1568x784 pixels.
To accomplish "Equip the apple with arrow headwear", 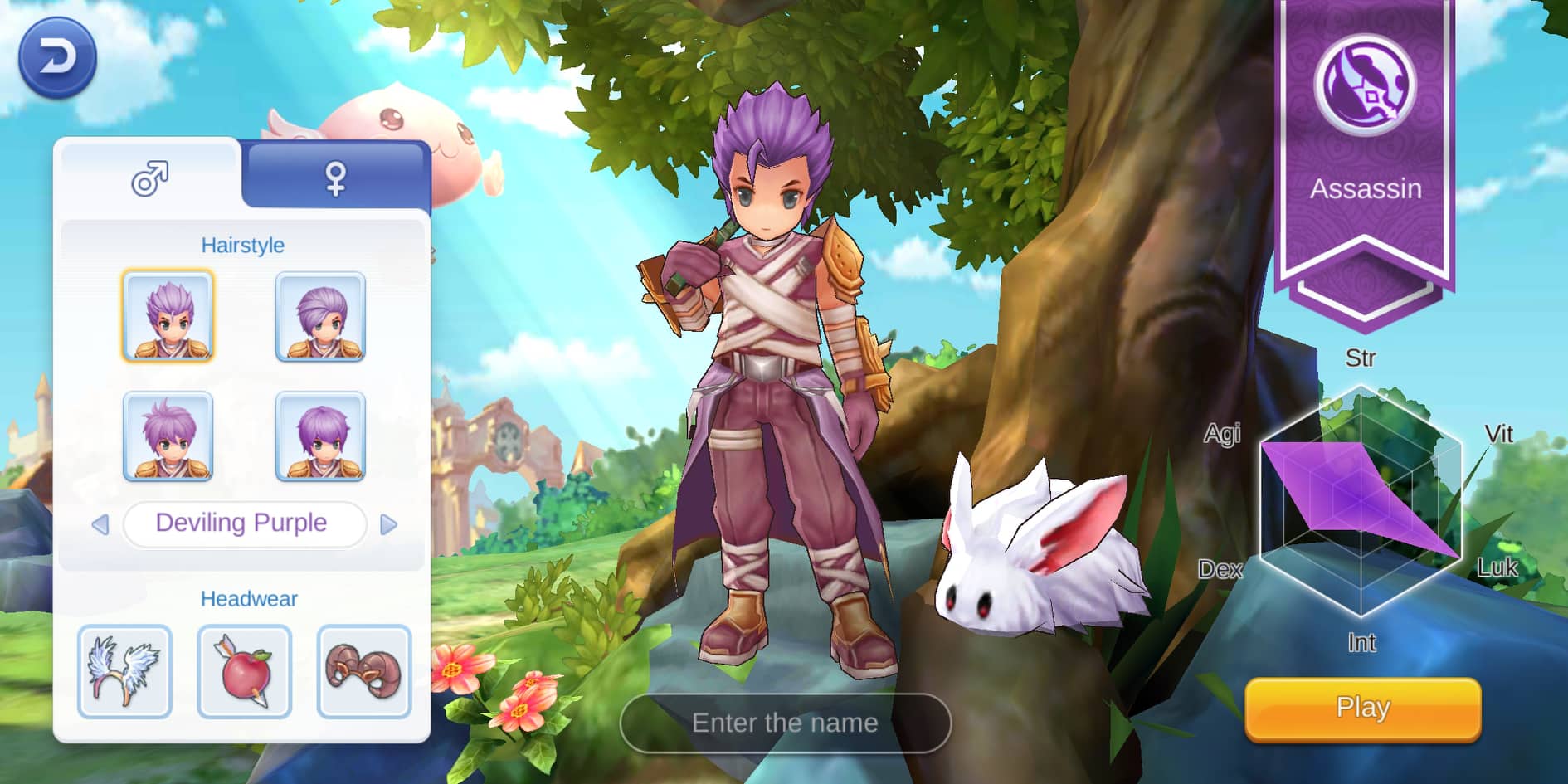I will 244,672.
